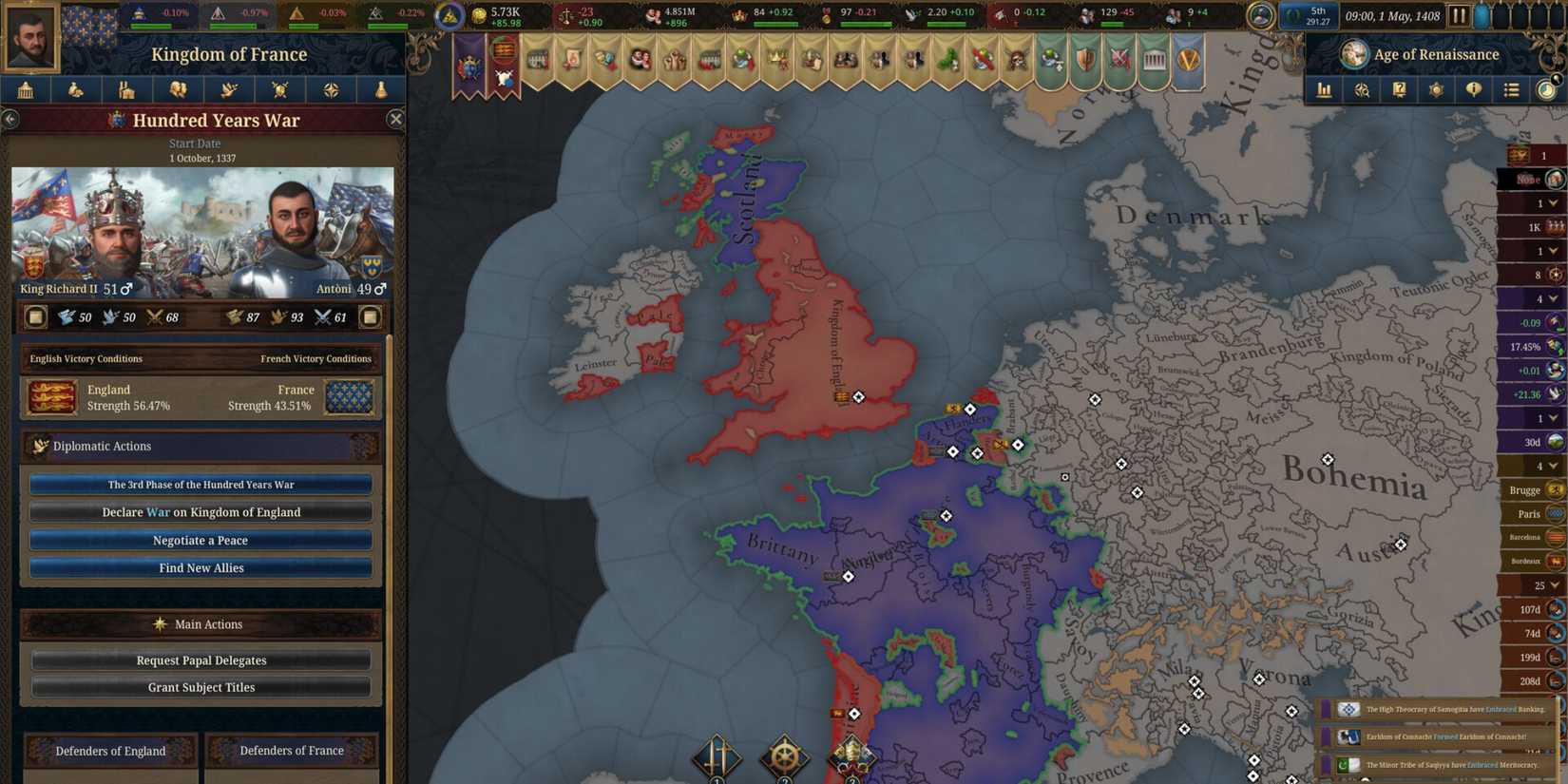Click Declare War on Kingdom of England
Screen dimensions: 1568x784
pos(201,511)
